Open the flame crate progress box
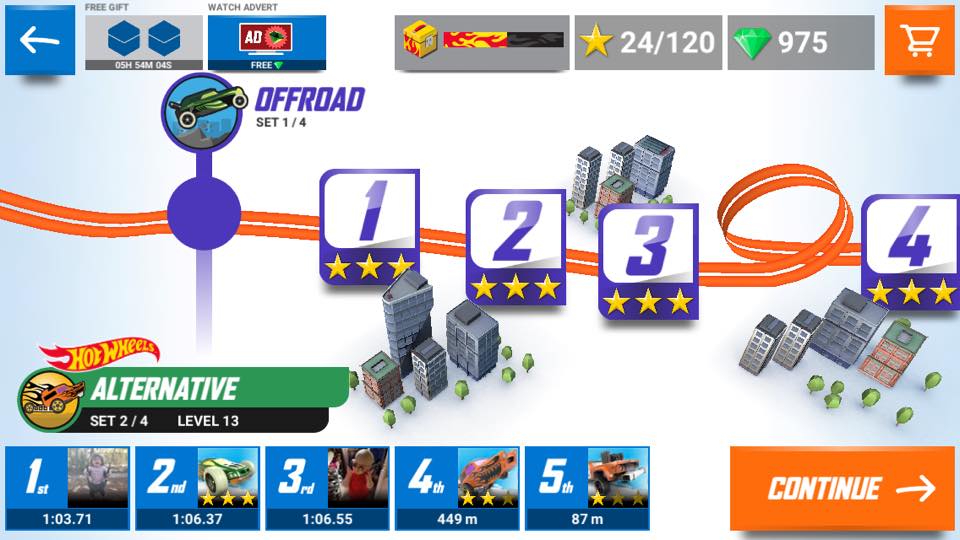This screenshot has width=960, height=540. pos(482,42)
